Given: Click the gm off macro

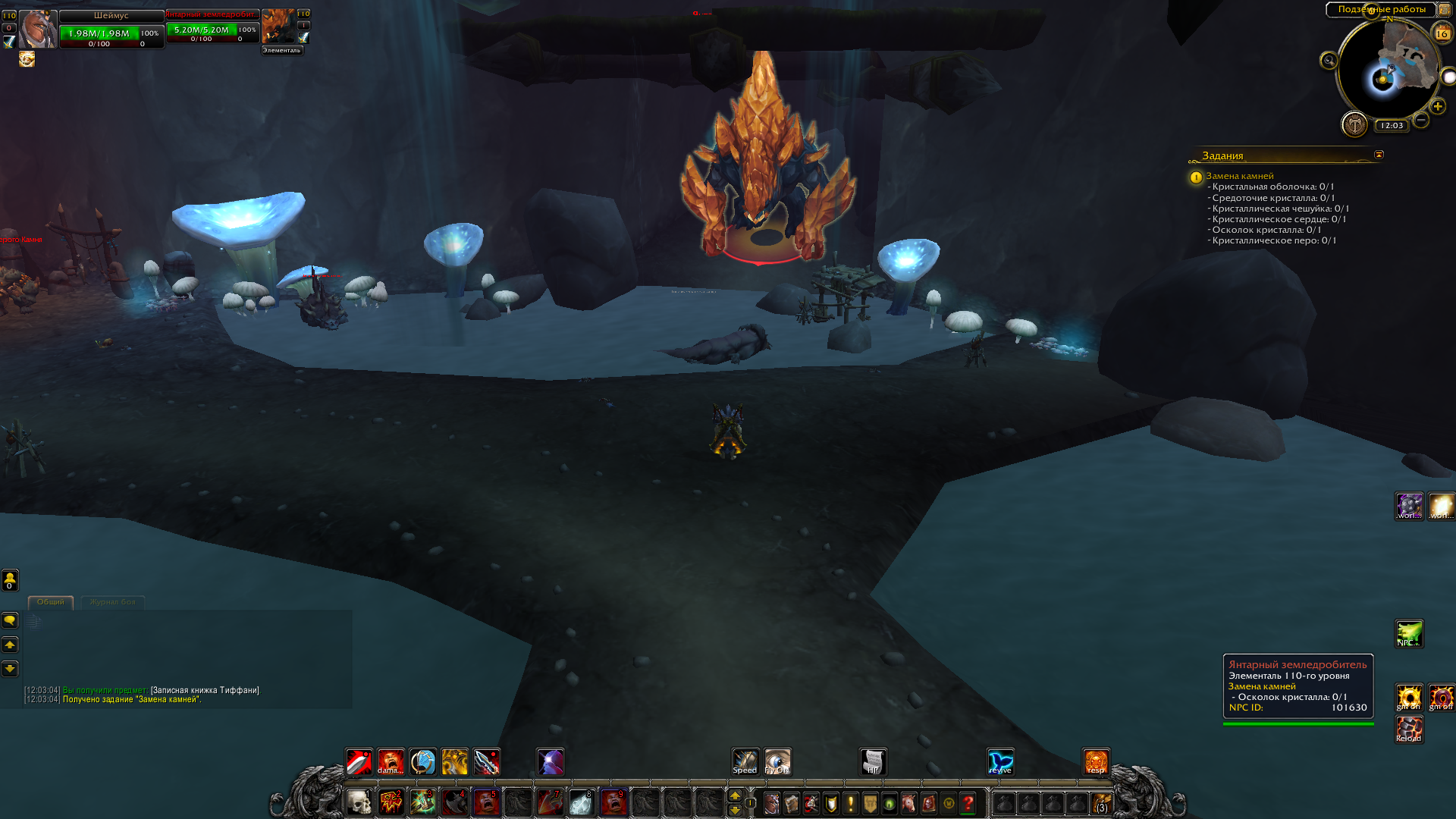Looking at the screenshot, I should click(x=1441, y=698).
